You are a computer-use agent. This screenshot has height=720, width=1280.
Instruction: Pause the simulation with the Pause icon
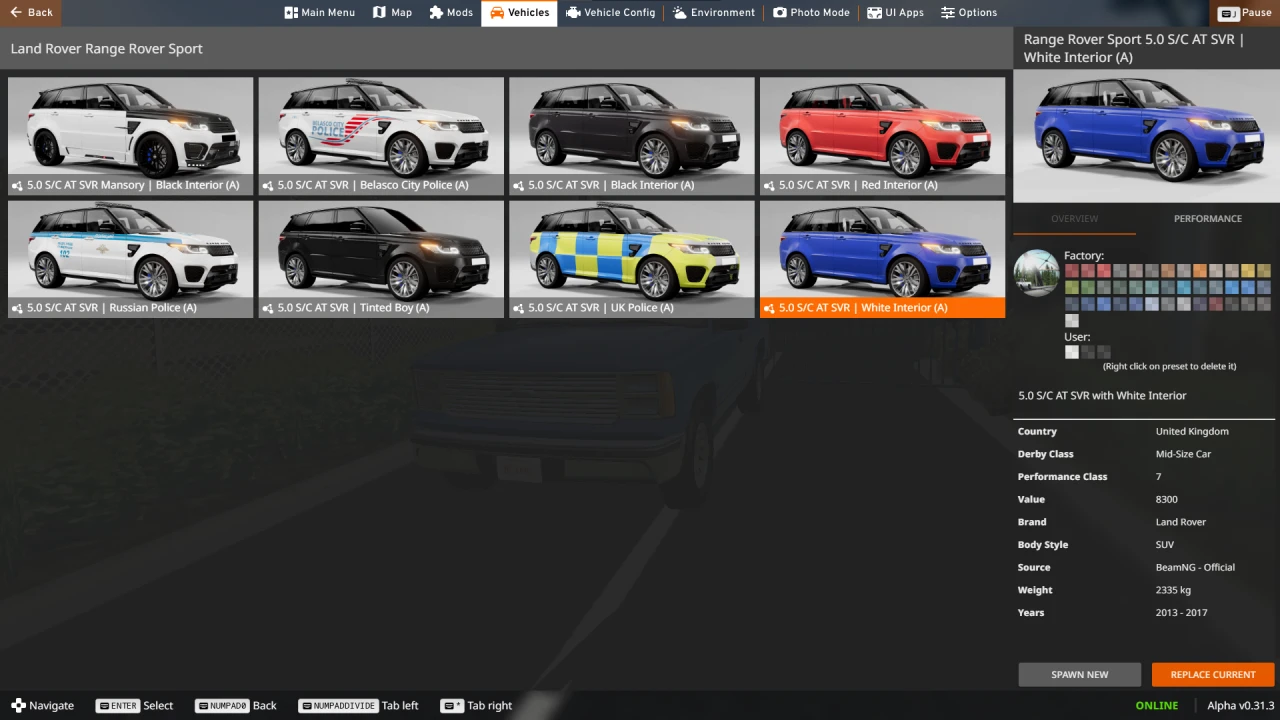1245,12
